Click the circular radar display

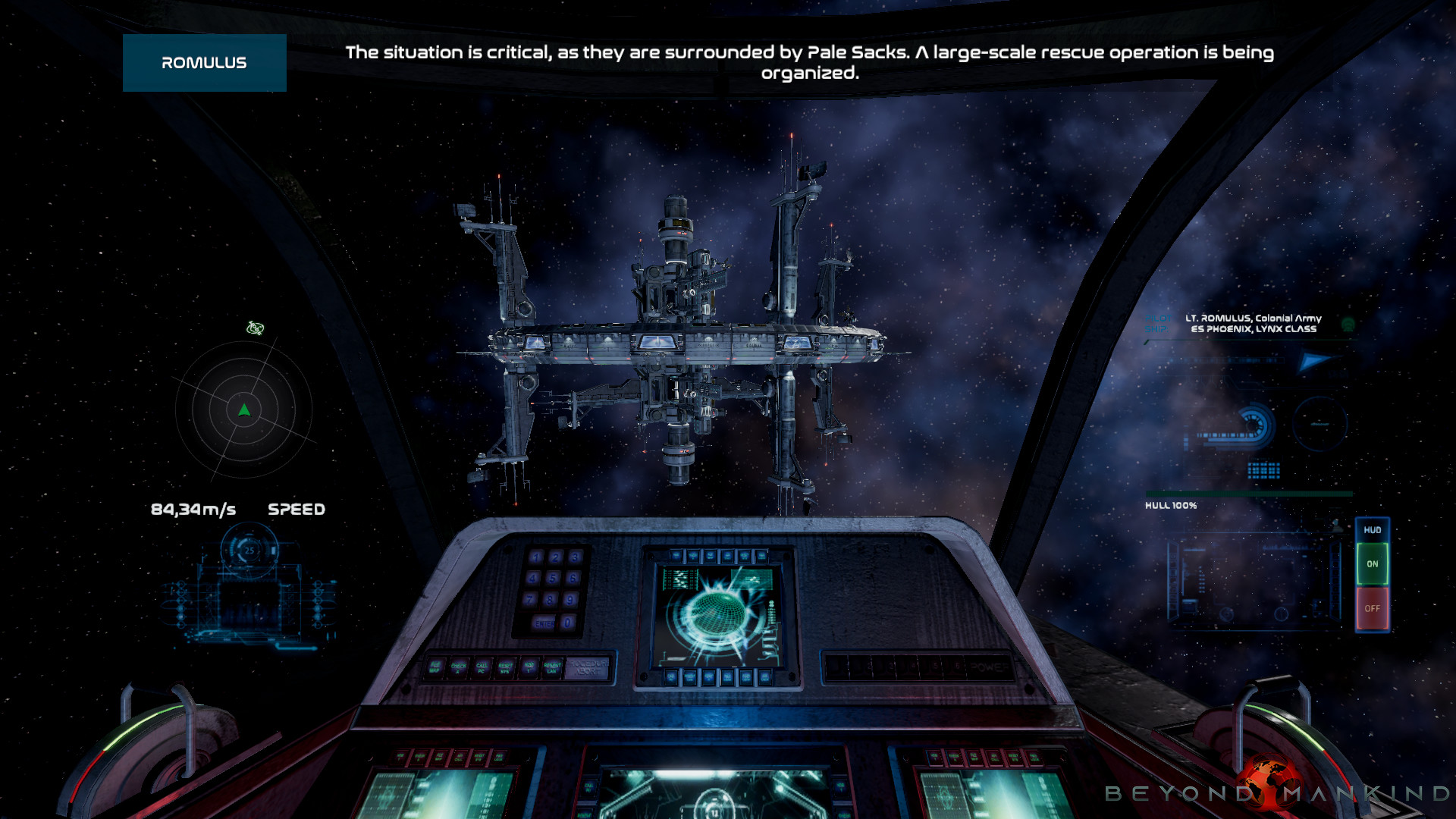point(243,410)
